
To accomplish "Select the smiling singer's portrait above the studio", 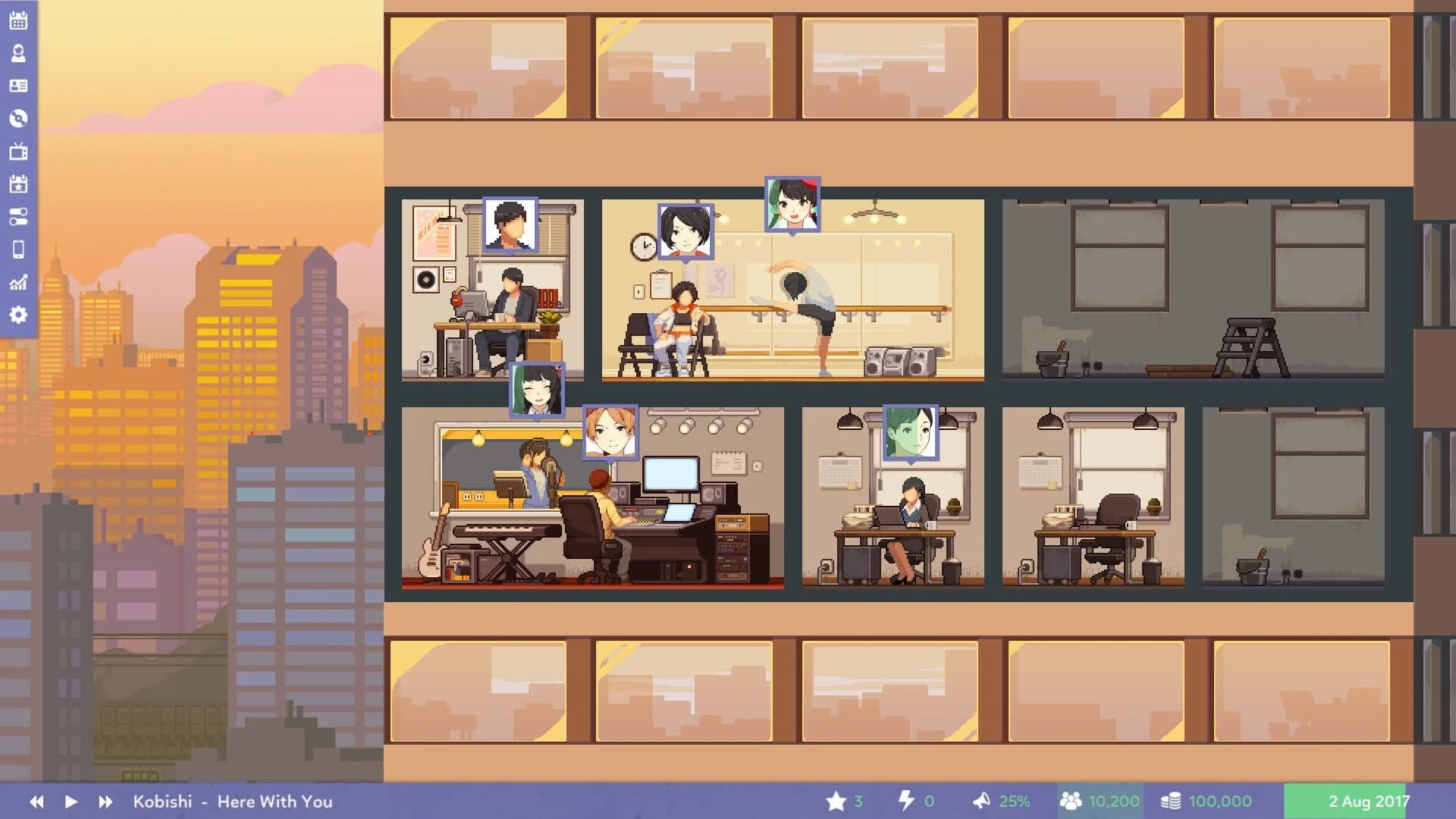I will [535, 389].
